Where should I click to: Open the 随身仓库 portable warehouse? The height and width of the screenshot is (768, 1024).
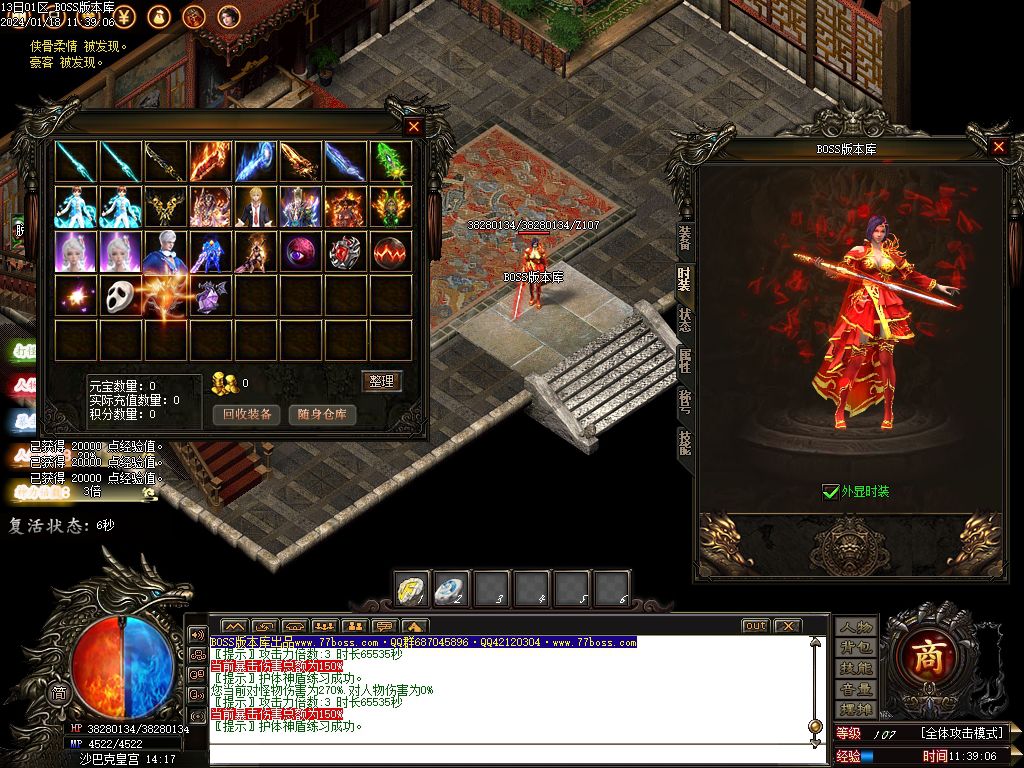323,414
